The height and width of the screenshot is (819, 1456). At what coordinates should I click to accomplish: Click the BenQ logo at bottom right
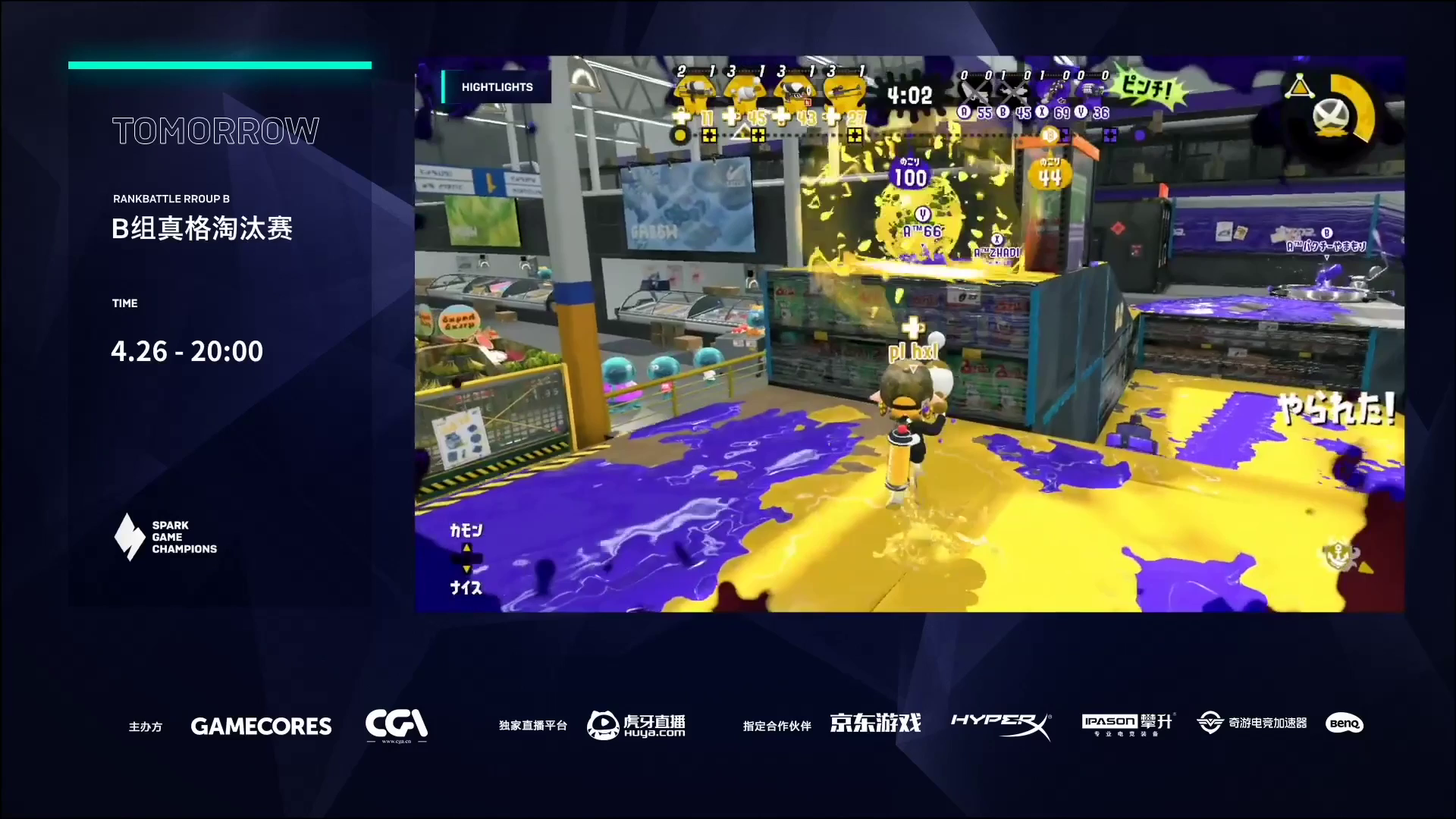1343,724
